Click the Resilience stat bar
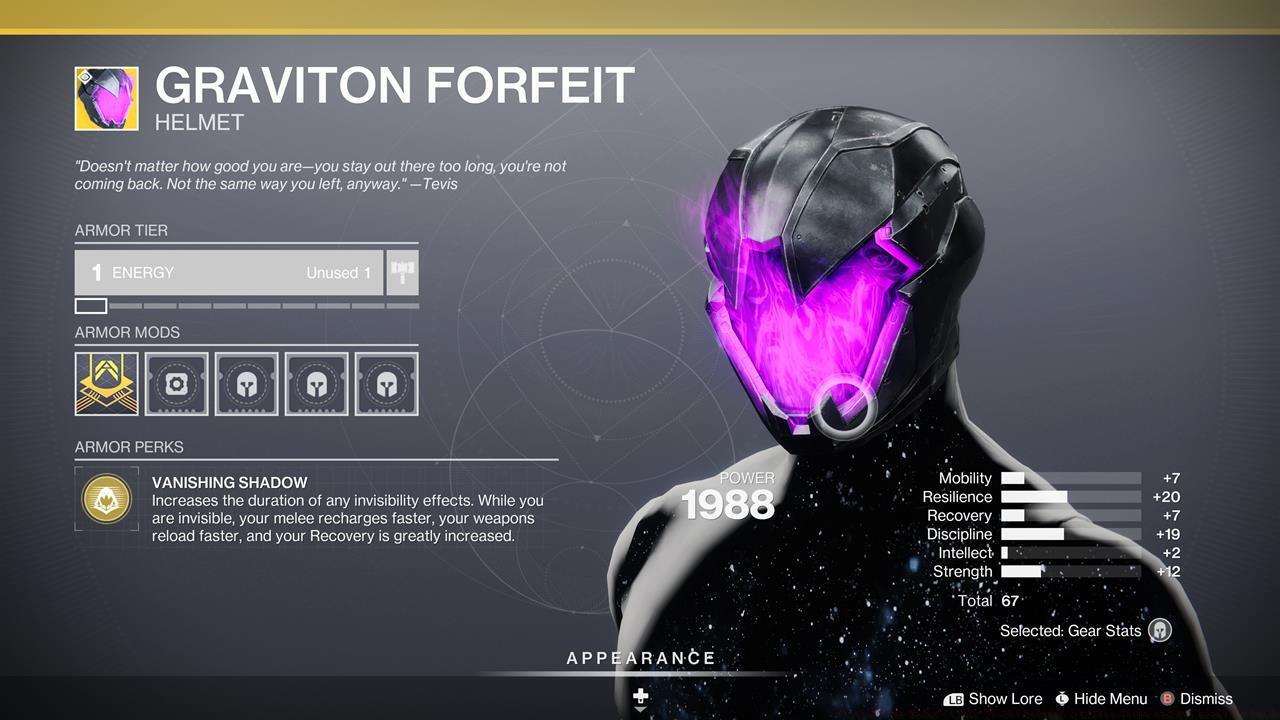This screenshot has height=720, width=1280. pos(1070,497)
